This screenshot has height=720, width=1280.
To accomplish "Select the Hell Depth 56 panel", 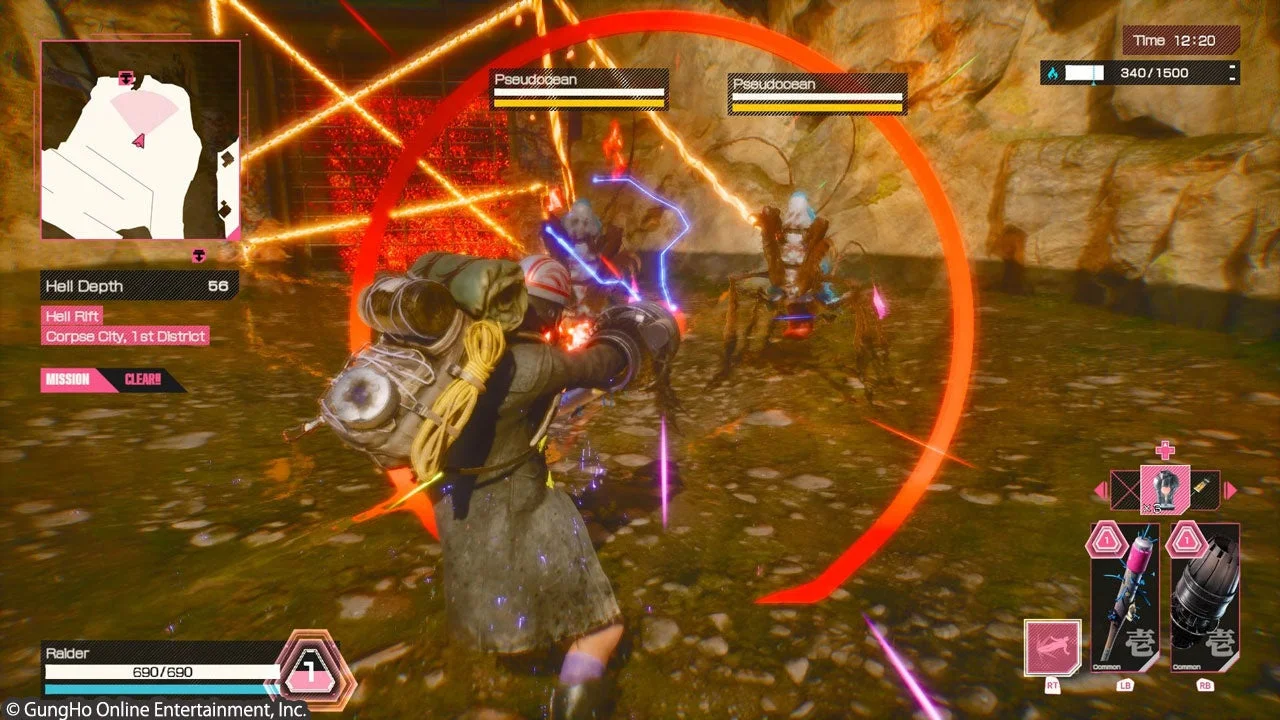I will 137,287.
